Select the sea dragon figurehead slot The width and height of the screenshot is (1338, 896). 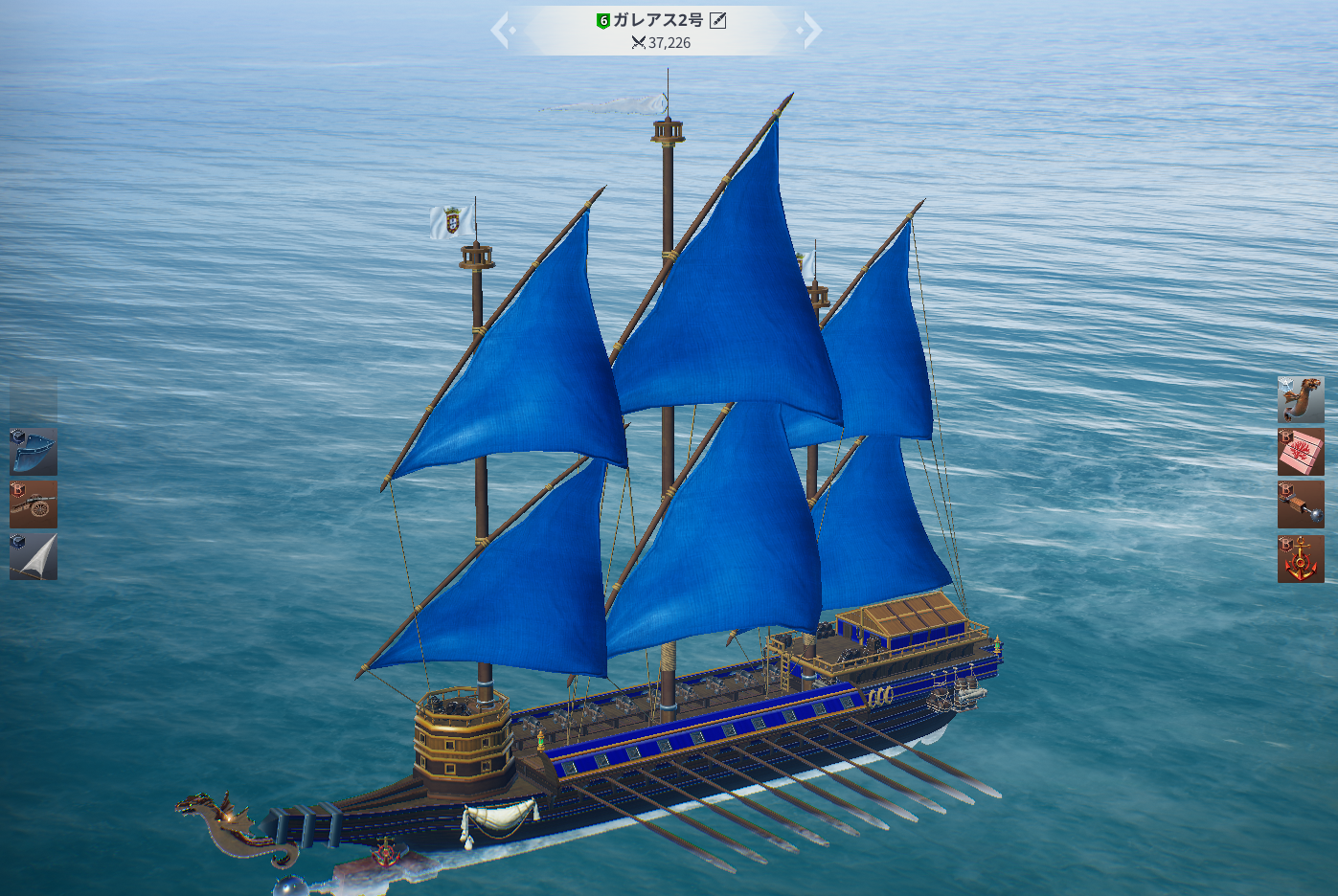1301,400
